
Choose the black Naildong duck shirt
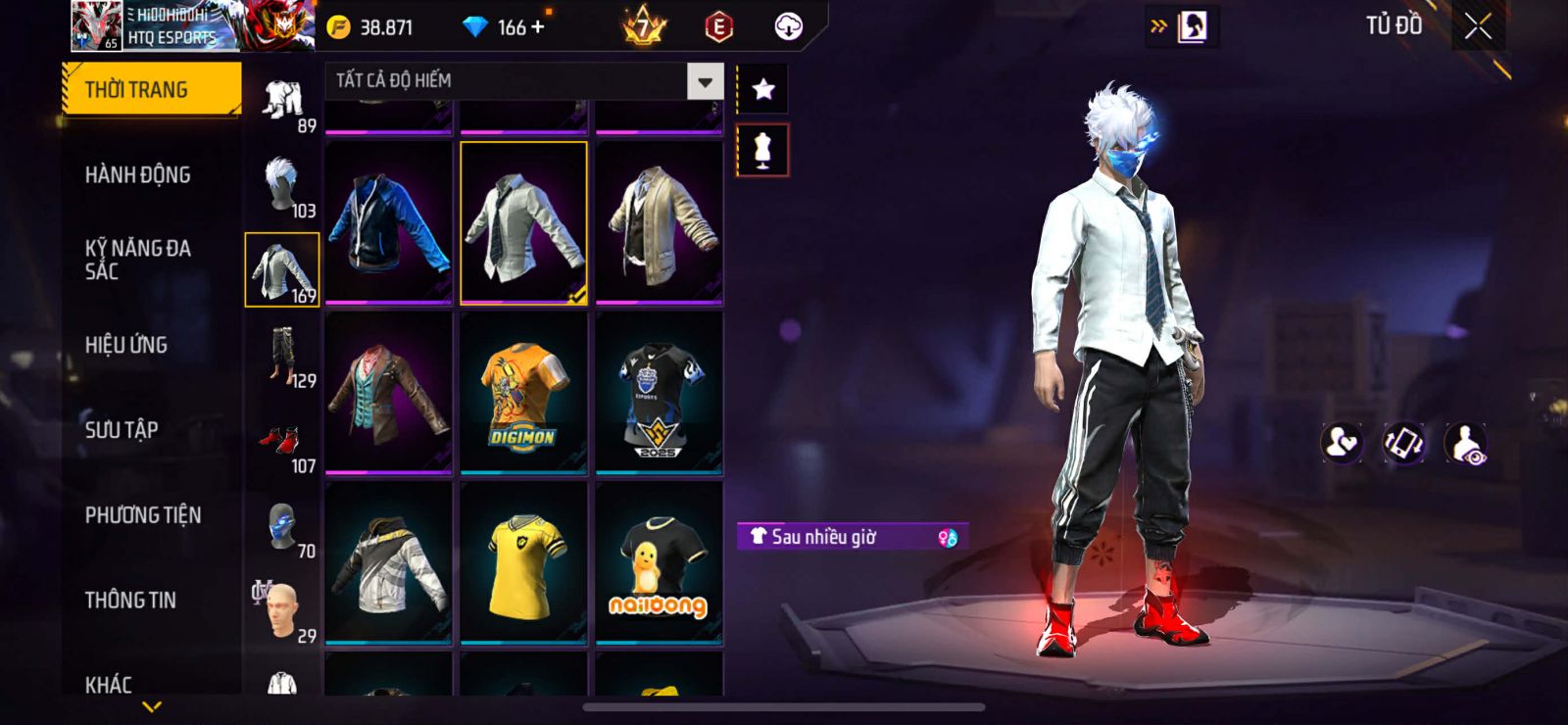pyautogui.click(x=659, y=562)
